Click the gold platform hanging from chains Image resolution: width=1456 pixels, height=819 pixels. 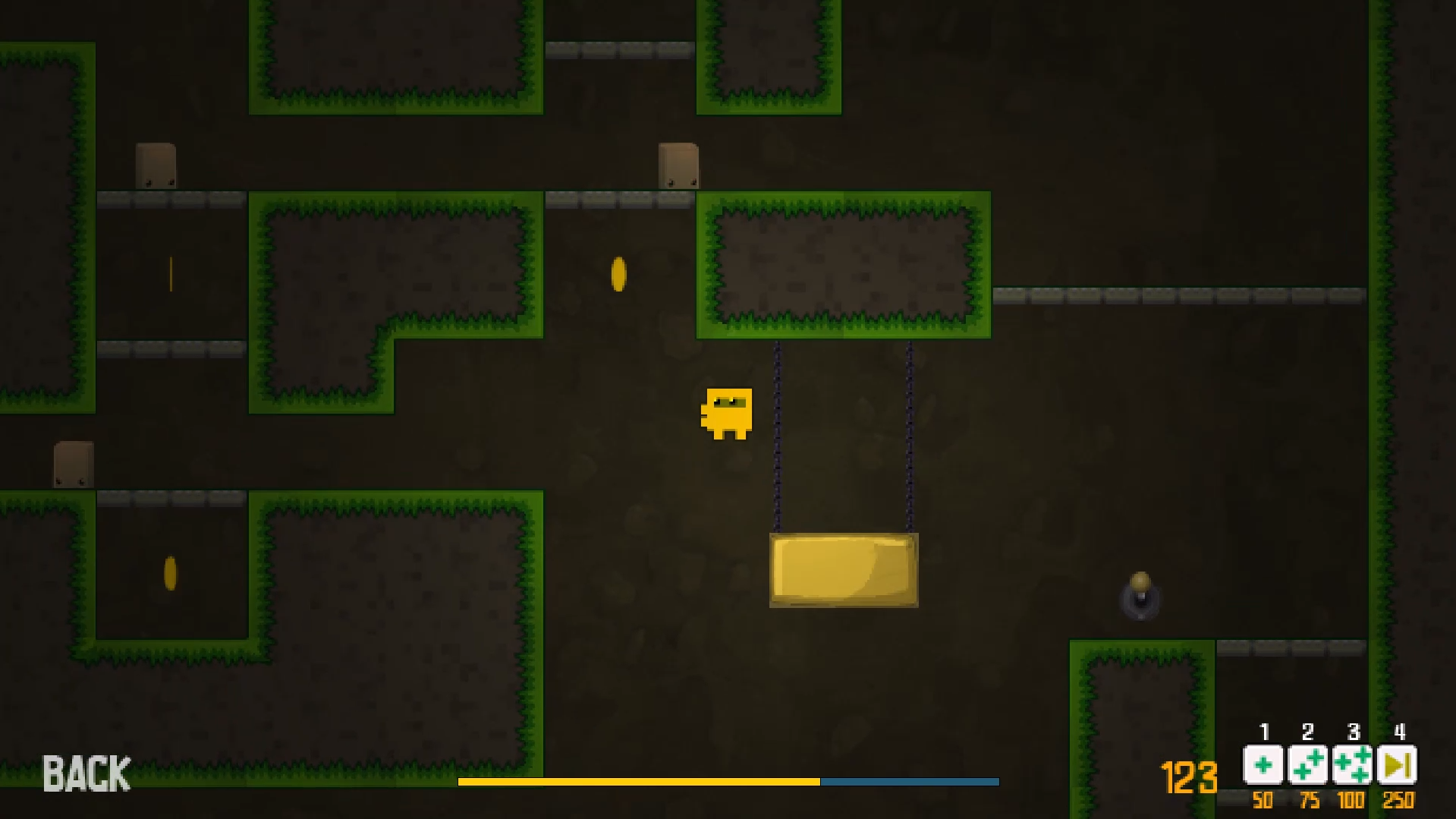pyautogui.click(x=843, y=572)
